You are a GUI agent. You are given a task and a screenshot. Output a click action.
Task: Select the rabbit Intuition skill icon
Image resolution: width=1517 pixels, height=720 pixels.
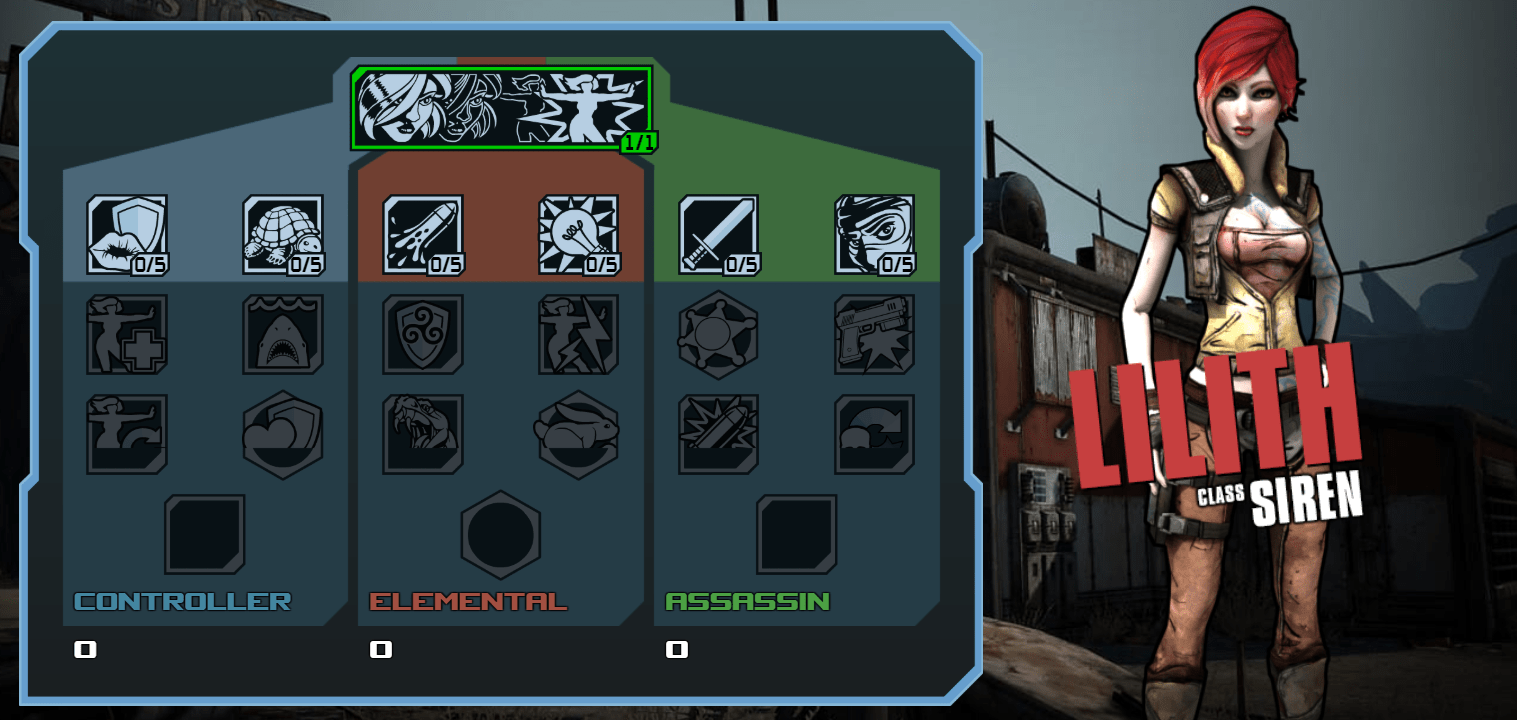578,433
